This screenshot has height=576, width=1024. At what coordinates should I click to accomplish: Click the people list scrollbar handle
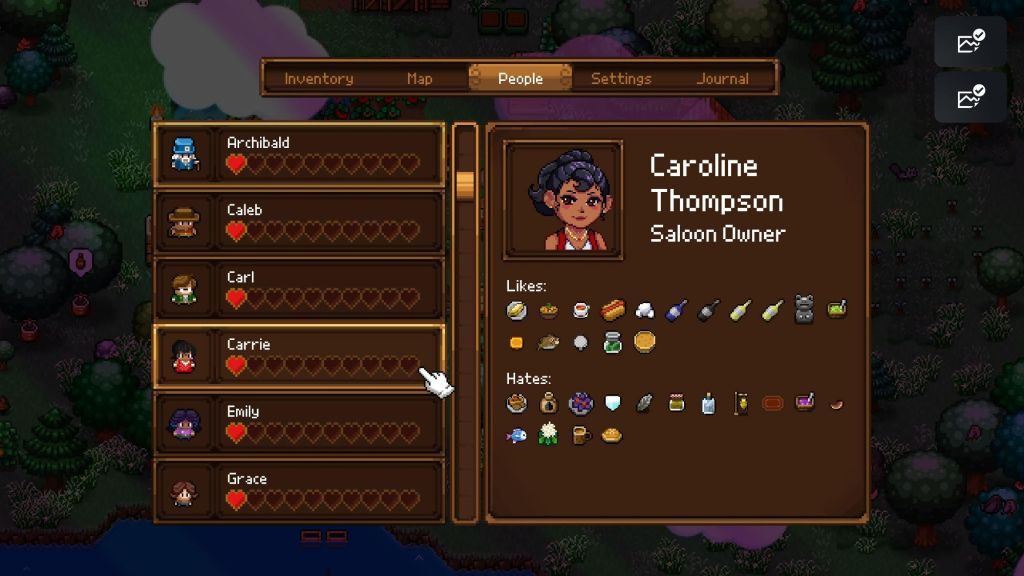[465, 185]
